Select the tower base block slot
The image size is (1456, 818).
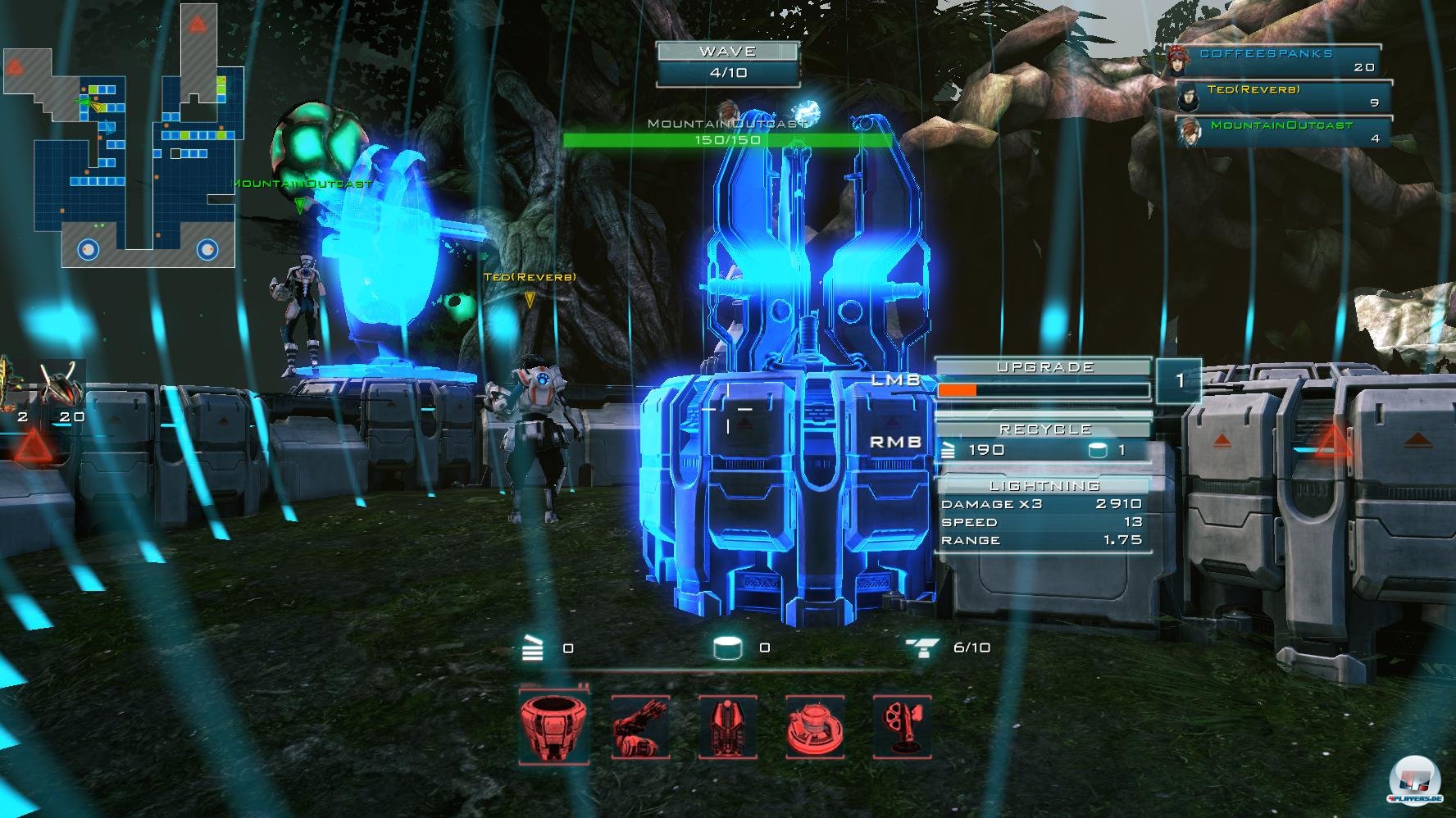coord(553,726)
